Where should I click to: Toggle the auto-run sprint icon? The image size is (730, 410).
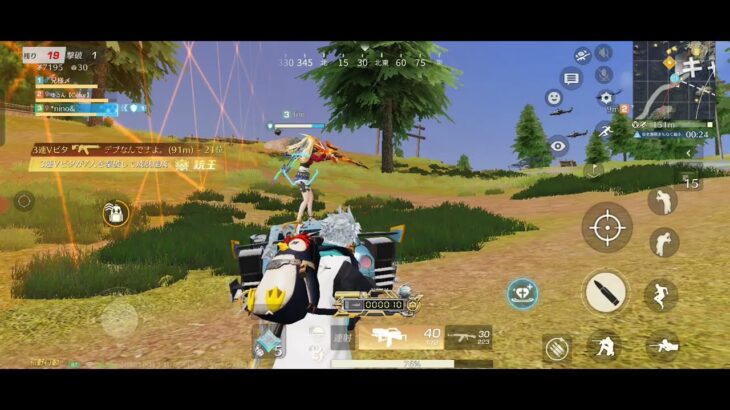tap(603, 130)
